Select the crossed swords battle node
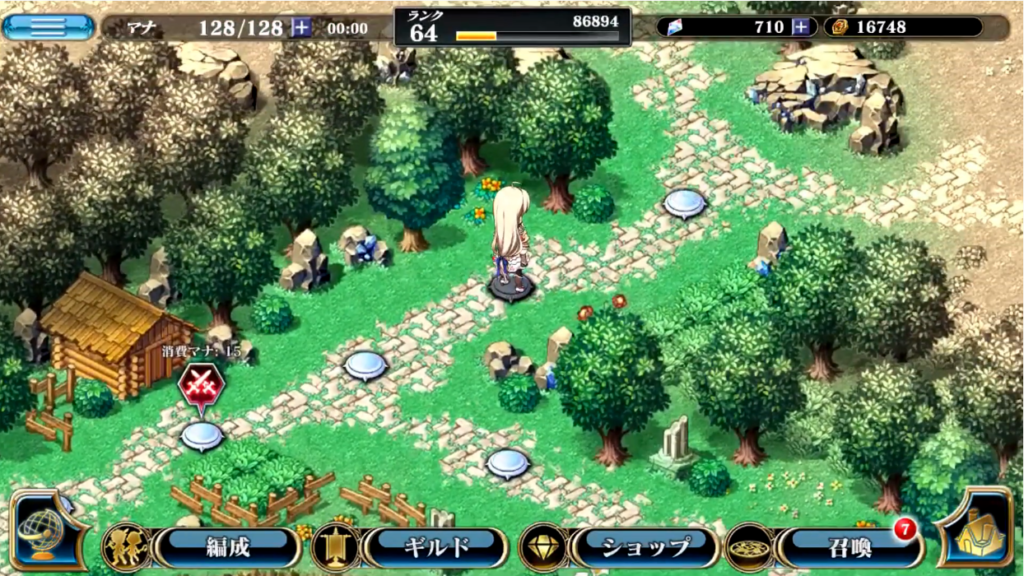The image size is (1024, 576). coord(200,385)
